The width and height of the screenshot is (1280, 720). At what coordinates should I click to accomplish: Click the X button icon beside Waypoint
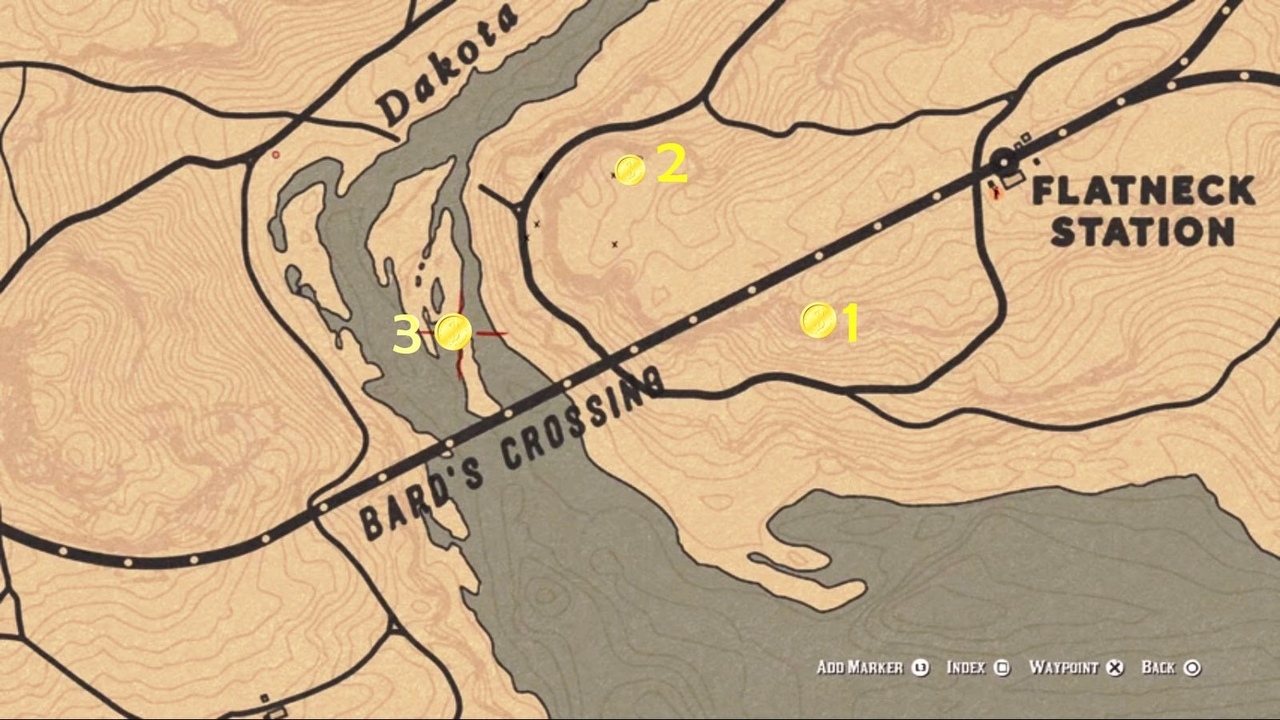(1113, 667)
